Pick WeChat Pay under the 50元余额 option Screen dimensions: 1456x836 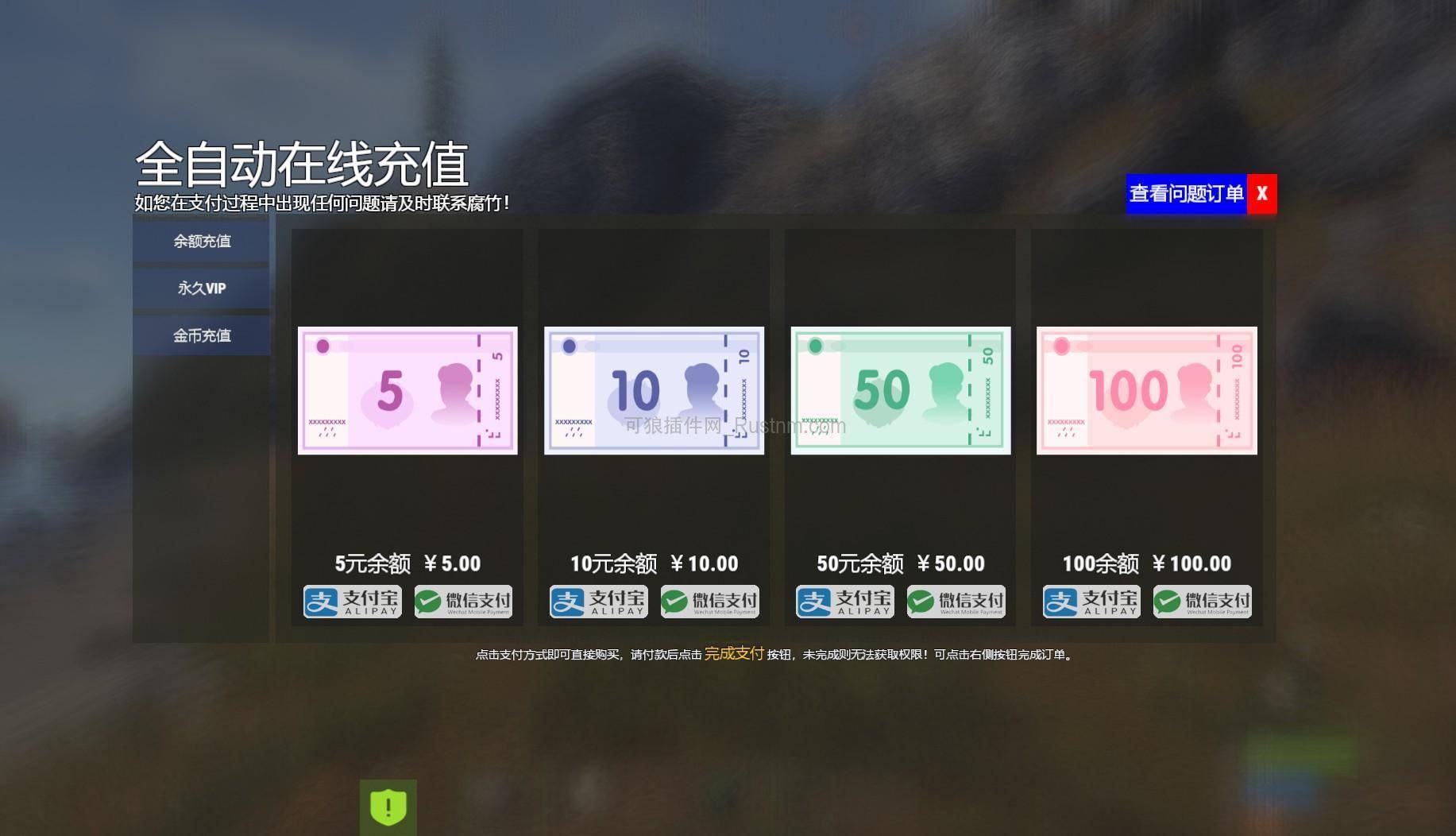(956, 602)
